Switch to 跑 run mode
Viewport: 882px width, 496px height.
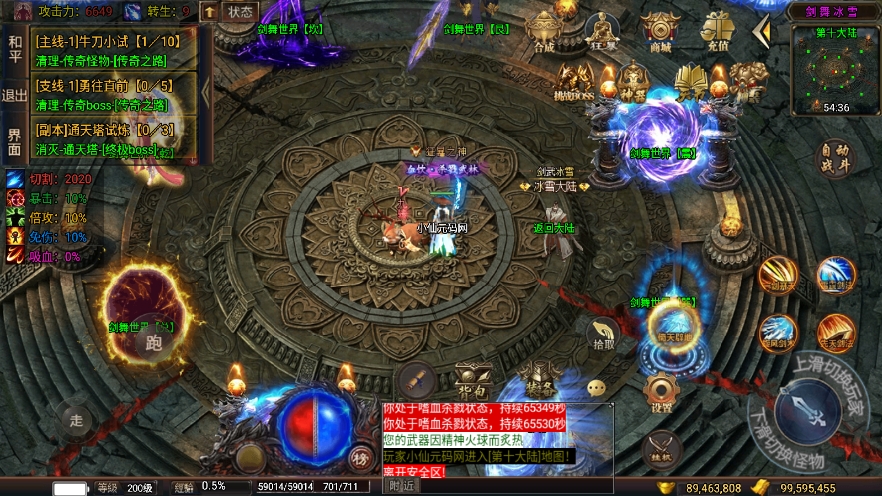(x=152, y=341)
